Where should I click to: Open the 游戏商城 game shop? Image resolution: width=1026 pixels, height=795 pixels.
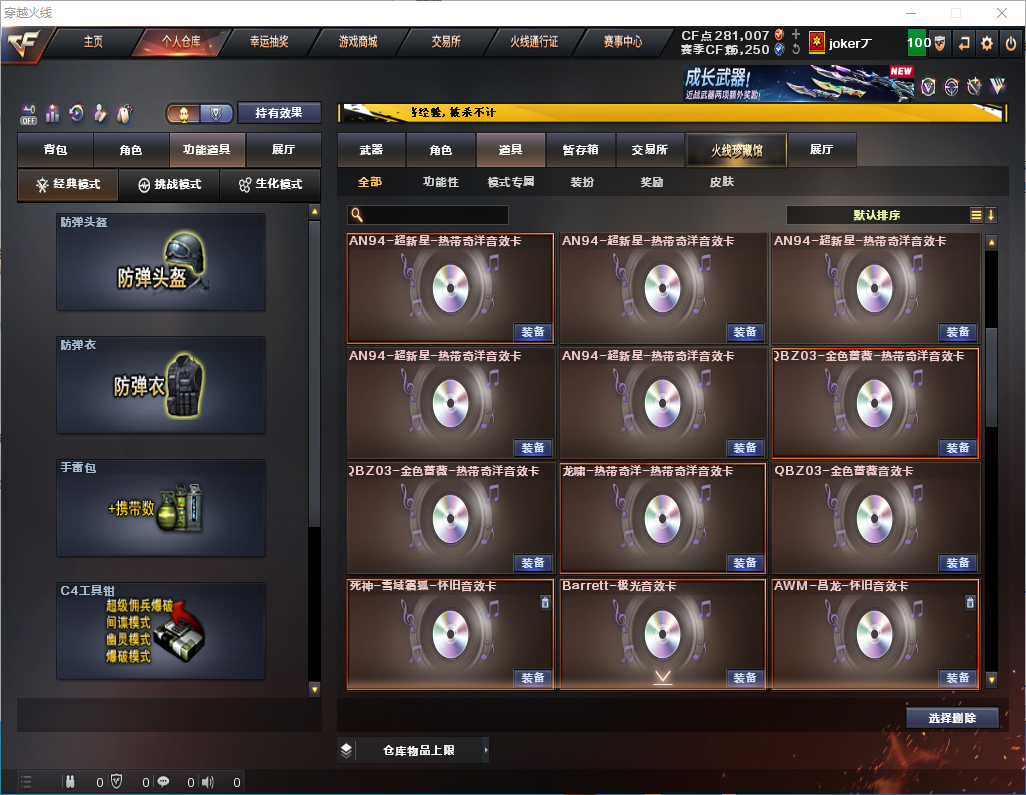click(x=357, y=42)
